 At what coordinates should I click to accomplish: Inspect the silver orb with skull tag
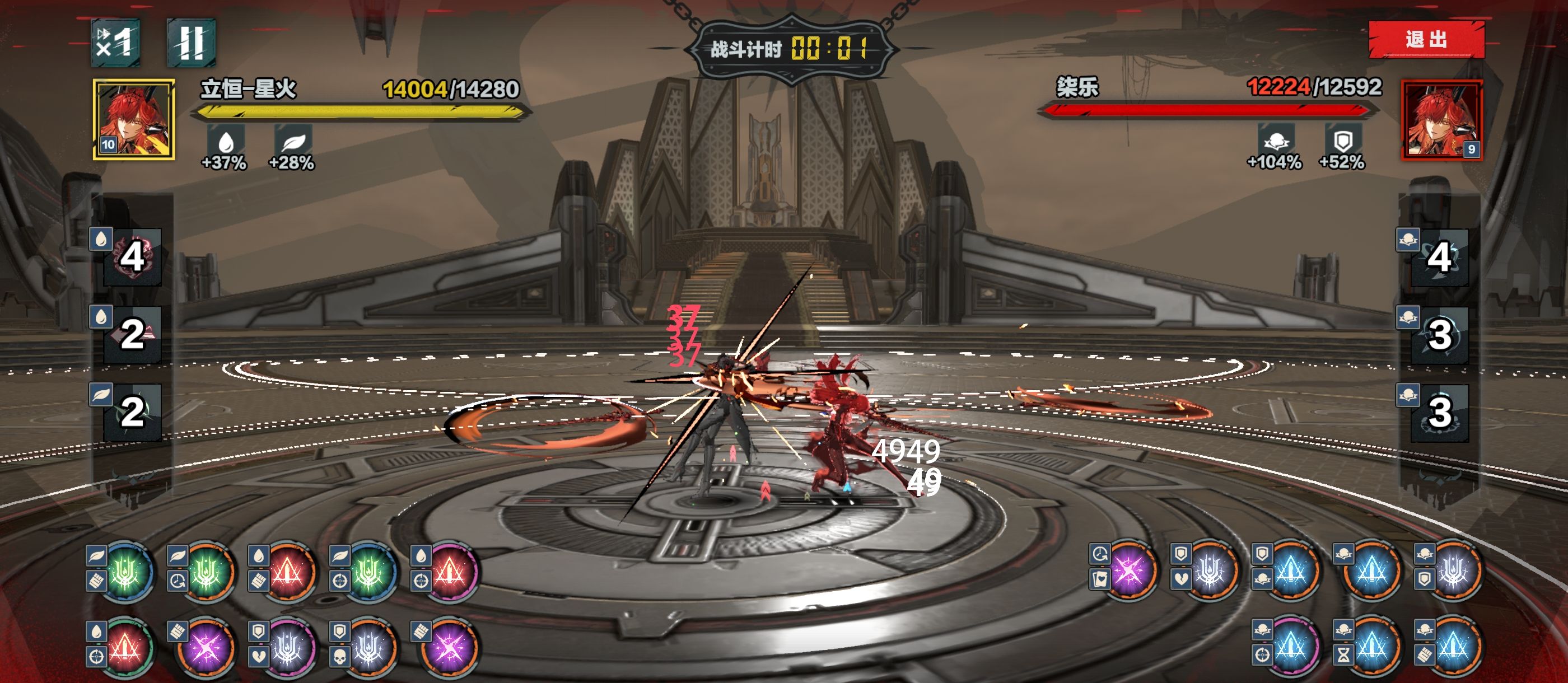click(368, 648)
